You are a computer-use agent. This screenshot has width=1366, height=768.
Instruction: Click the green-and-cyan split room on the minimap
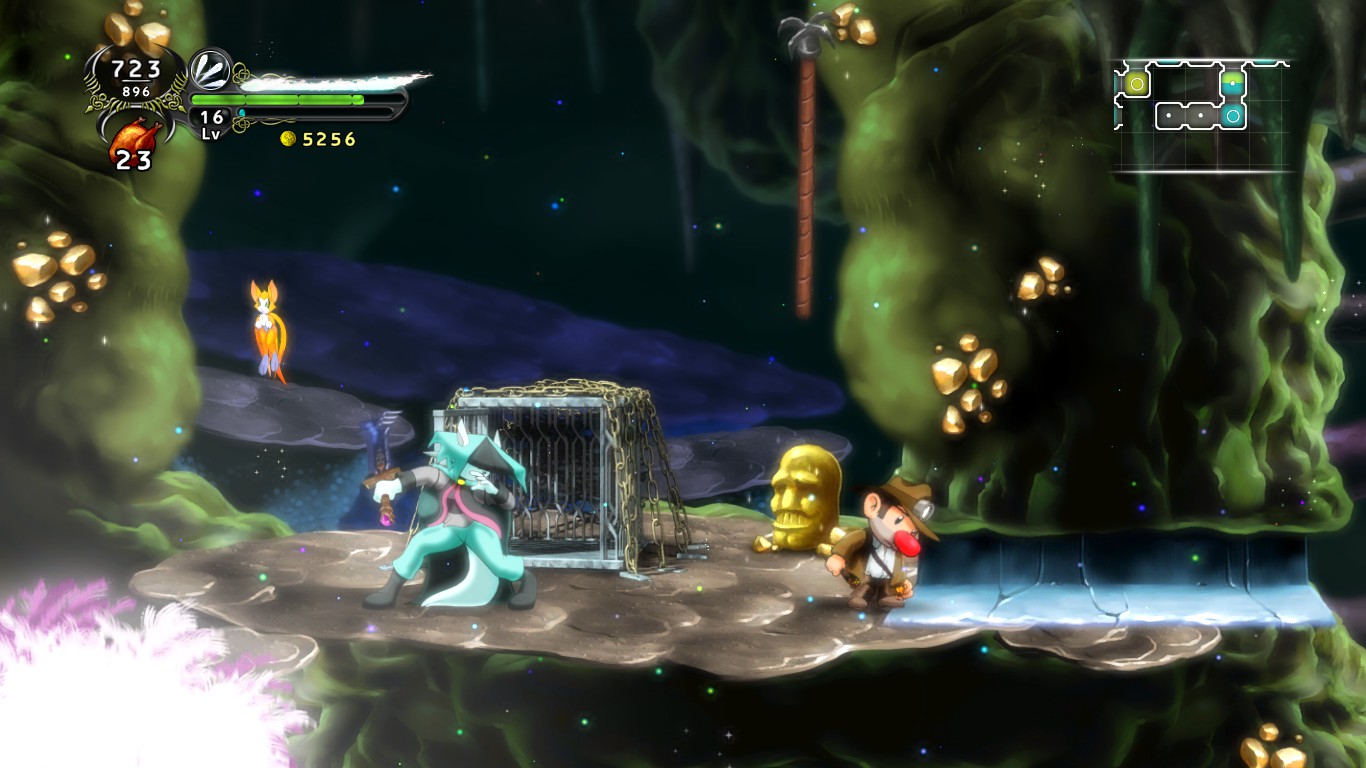1233,83
